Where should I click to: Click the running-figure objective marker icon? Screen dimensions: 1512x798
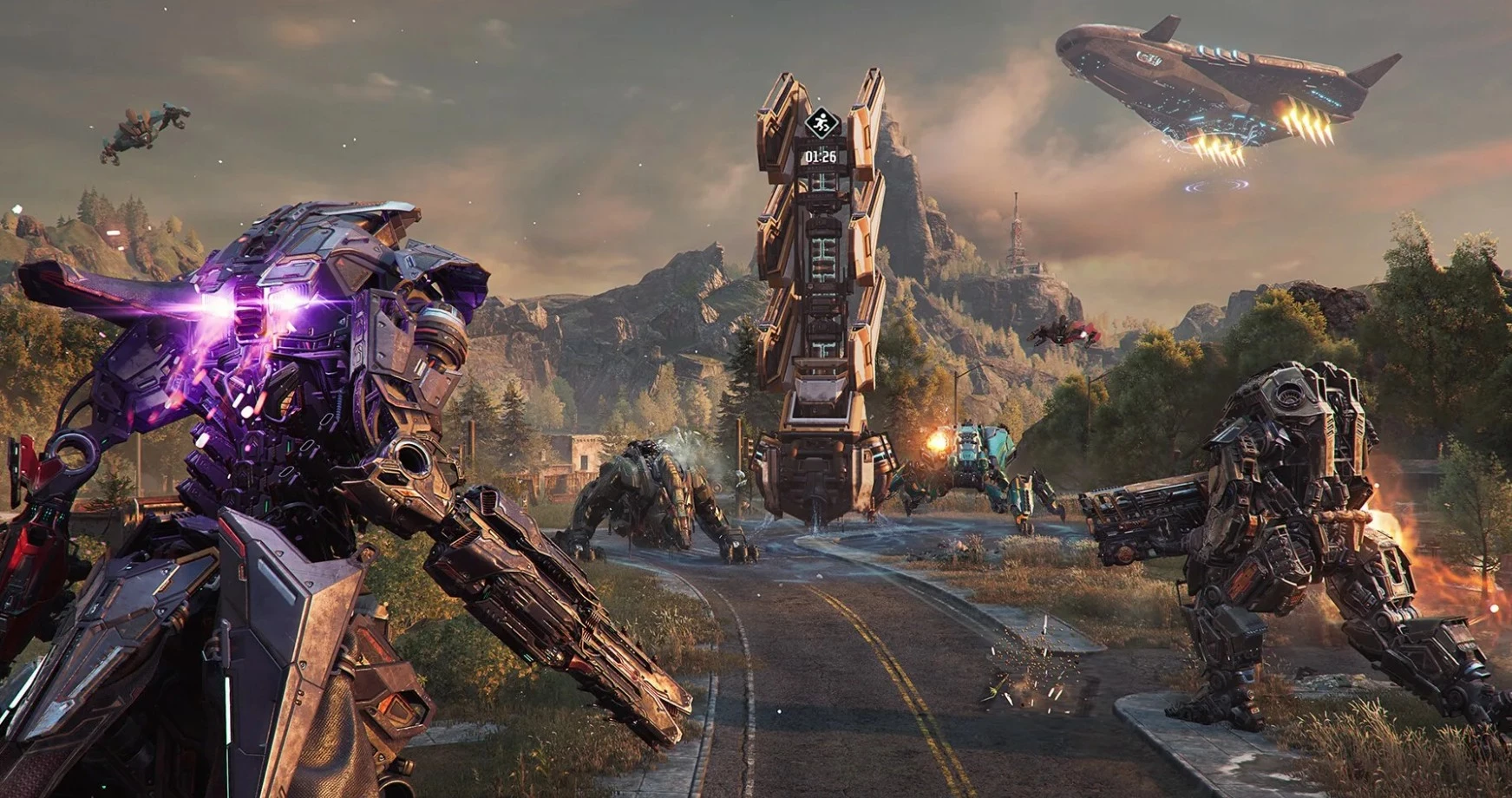click(x=821, y=124)
